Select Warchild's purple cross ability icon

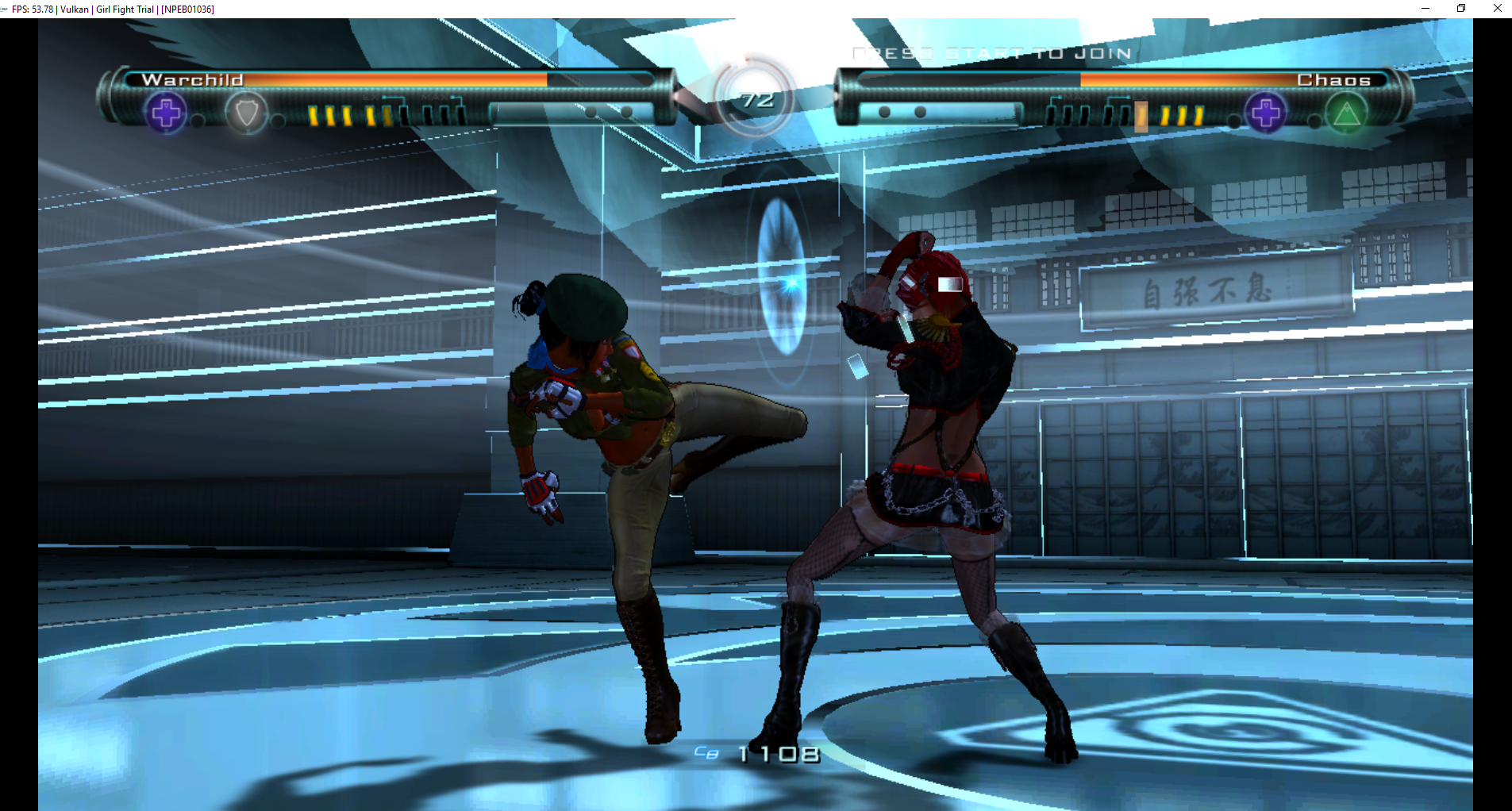(166, 113)
